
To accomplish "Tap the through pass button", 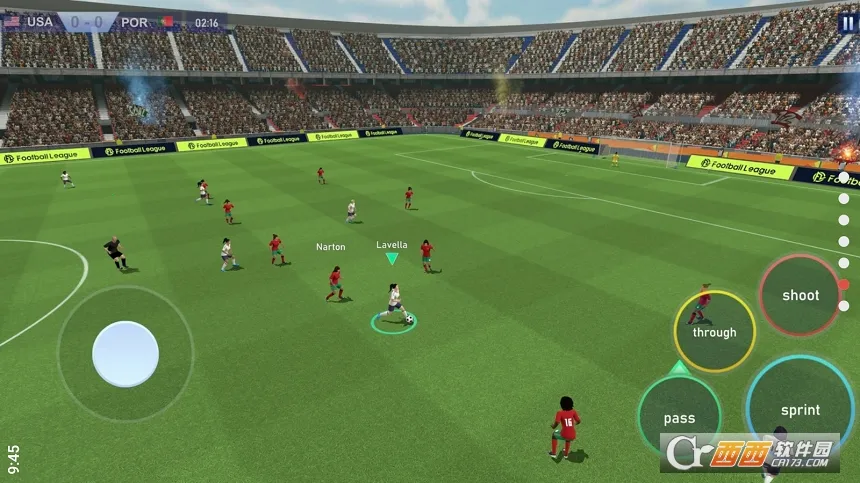I will [714, 332].
